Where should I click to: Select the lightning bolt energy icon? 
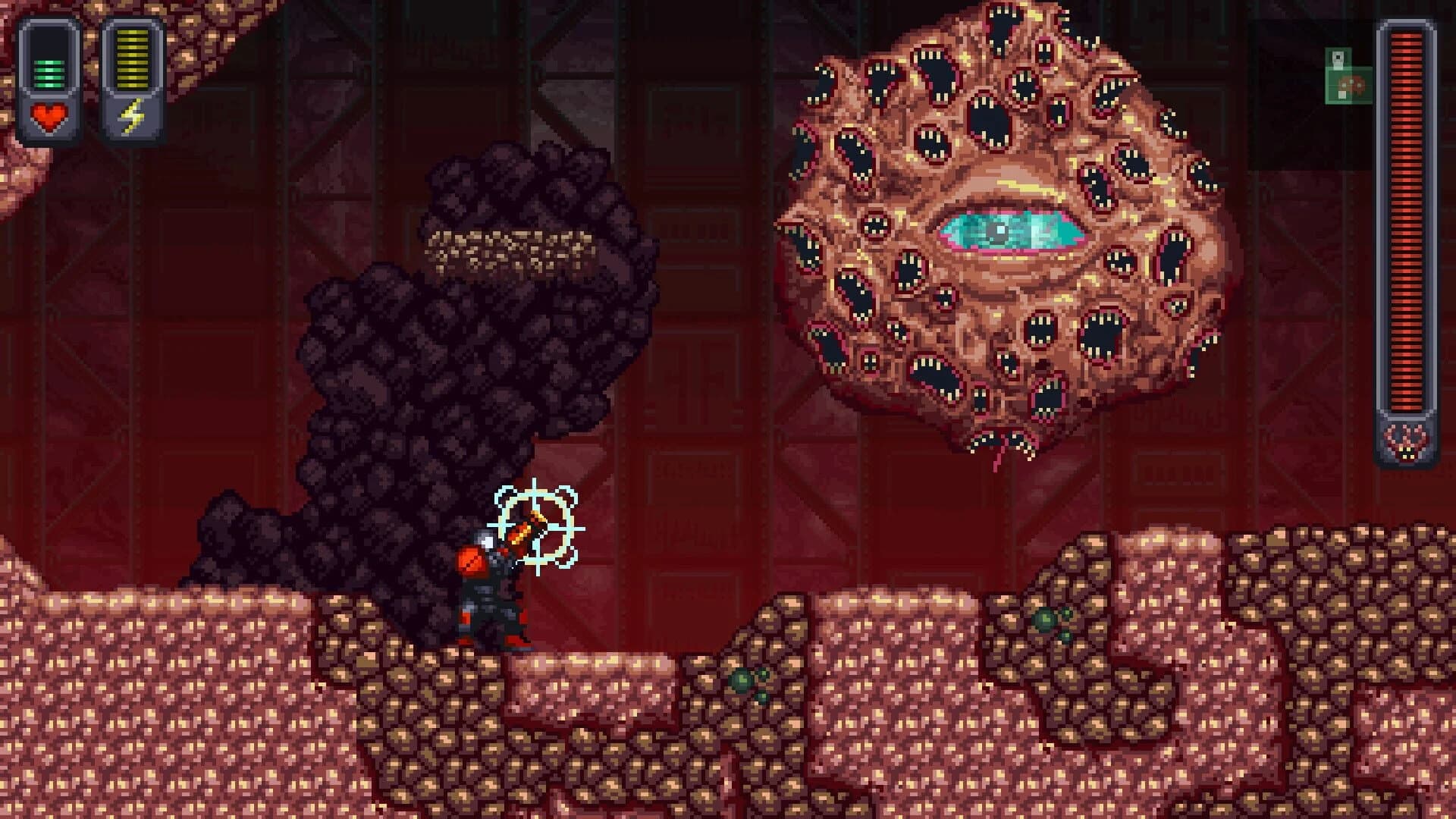[x=133, y=115]
